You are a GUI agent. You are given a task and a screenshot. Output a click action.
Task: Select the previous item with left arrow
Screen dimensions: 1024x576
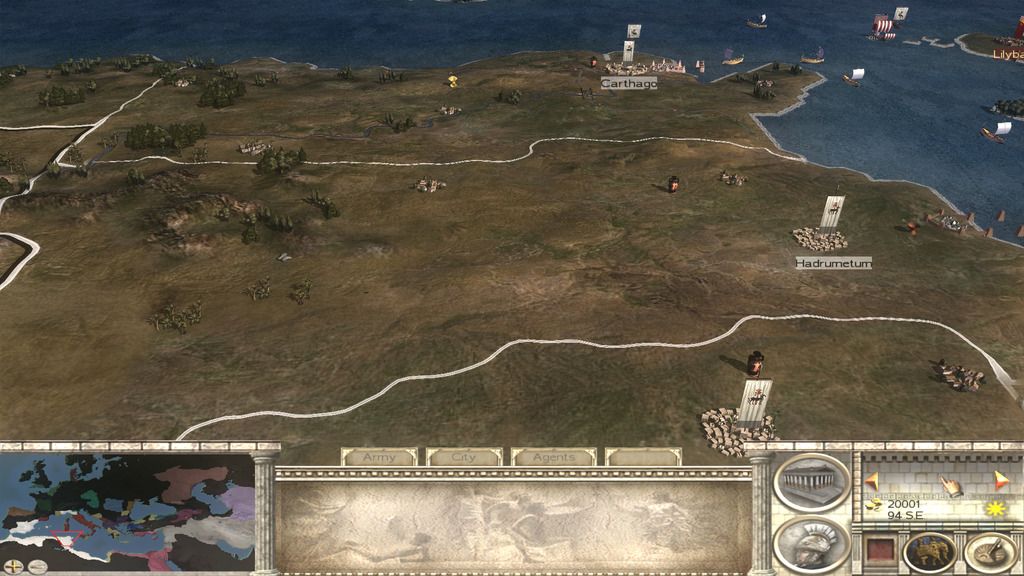871,481
